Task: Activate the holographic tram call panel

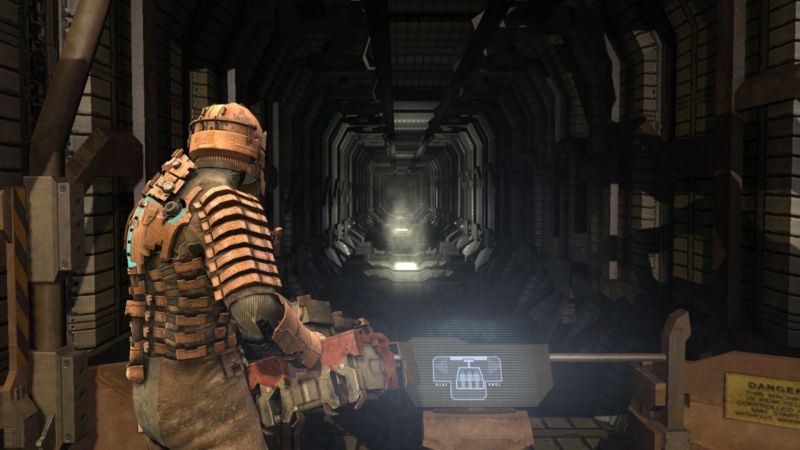Action: coord(468,373)
